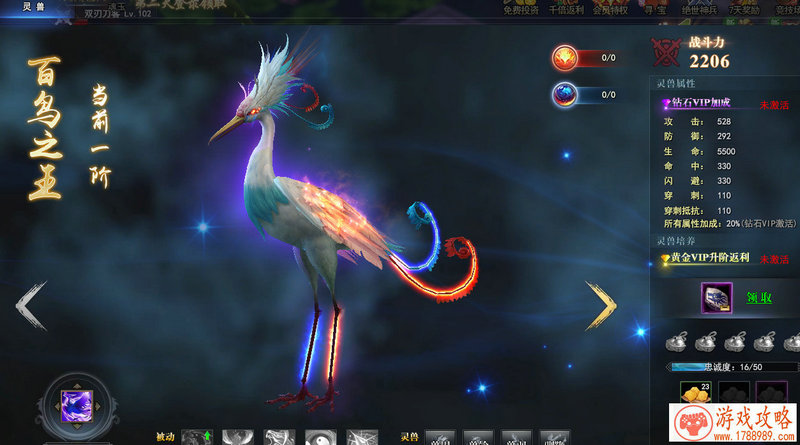
Task: Open the 免费投资 free investment event
Action: (521, 8)
